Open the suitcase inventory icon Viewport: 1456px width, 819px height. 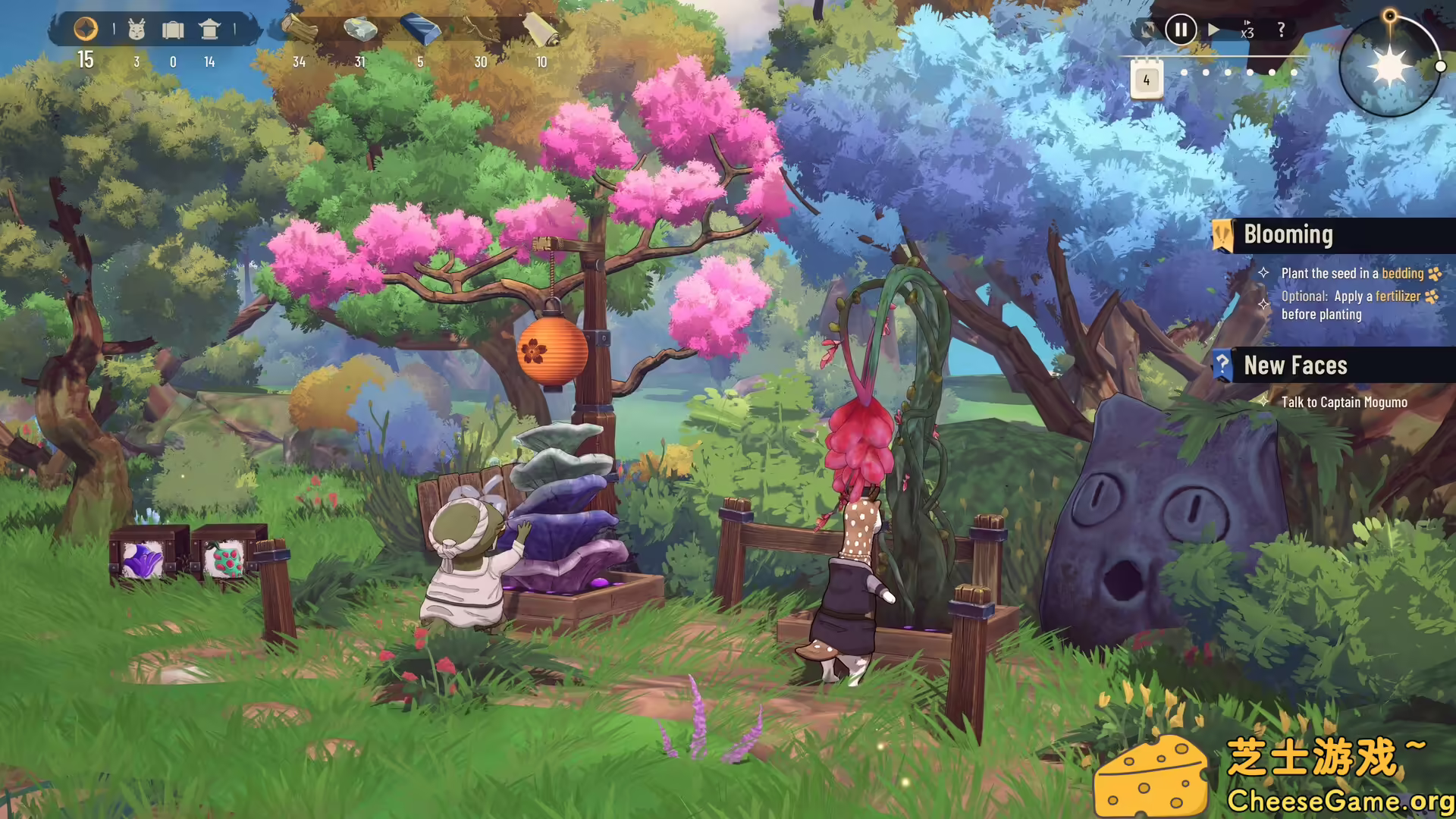[x=173, y=28]
